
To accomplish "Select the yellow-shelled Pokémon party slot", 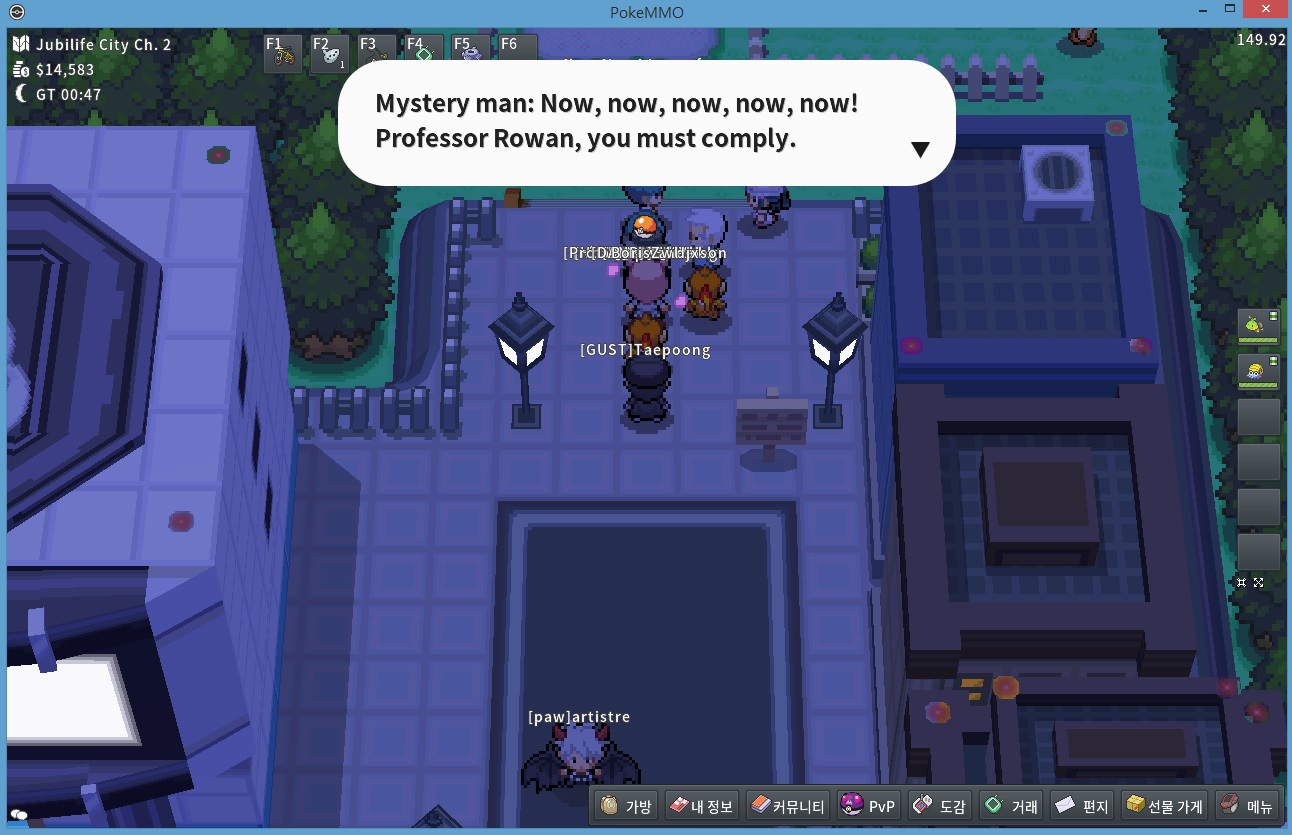I will pos(1258,372).
